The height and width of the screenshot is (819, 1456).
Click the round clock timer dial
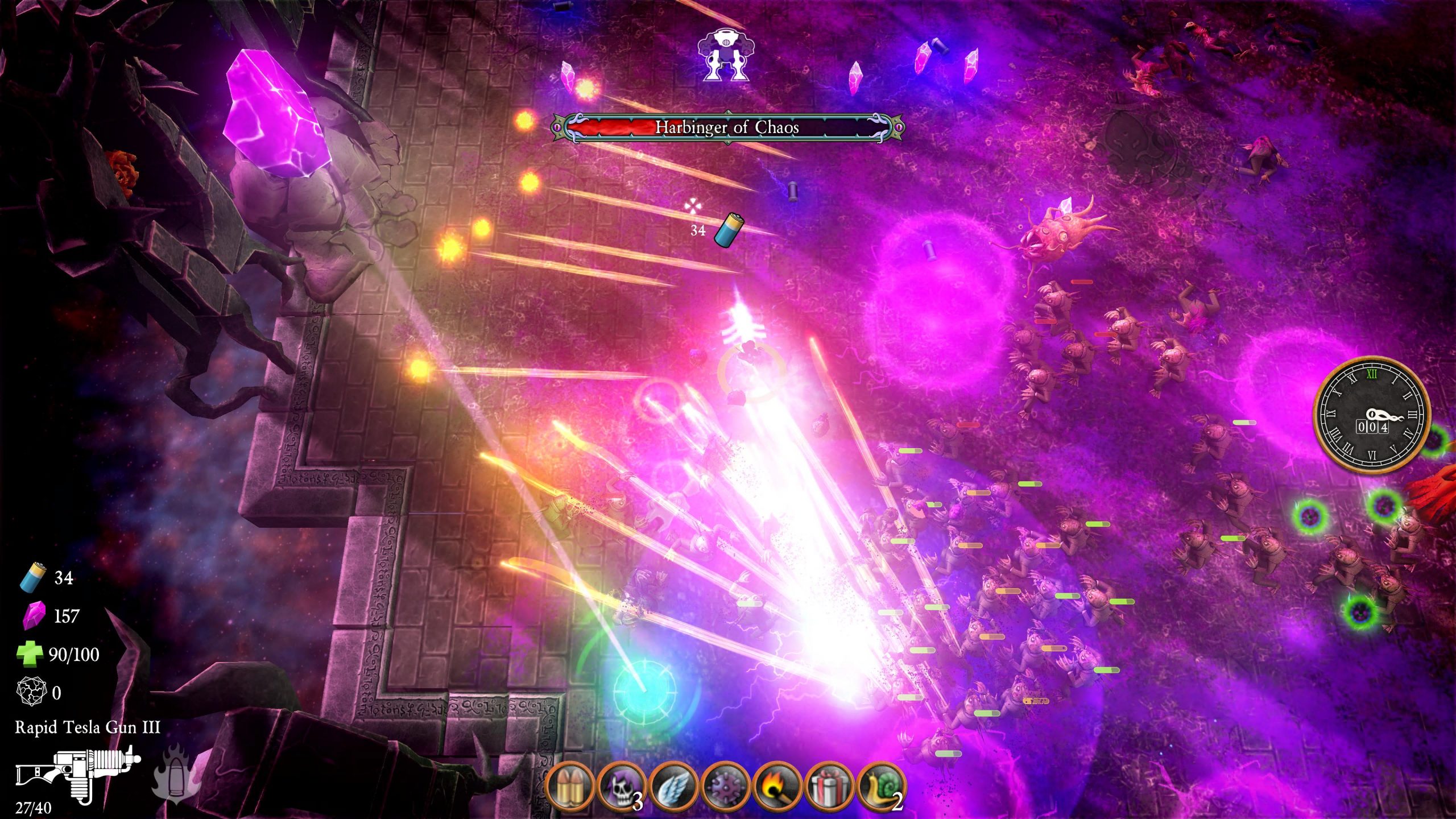coord(1372,415)
